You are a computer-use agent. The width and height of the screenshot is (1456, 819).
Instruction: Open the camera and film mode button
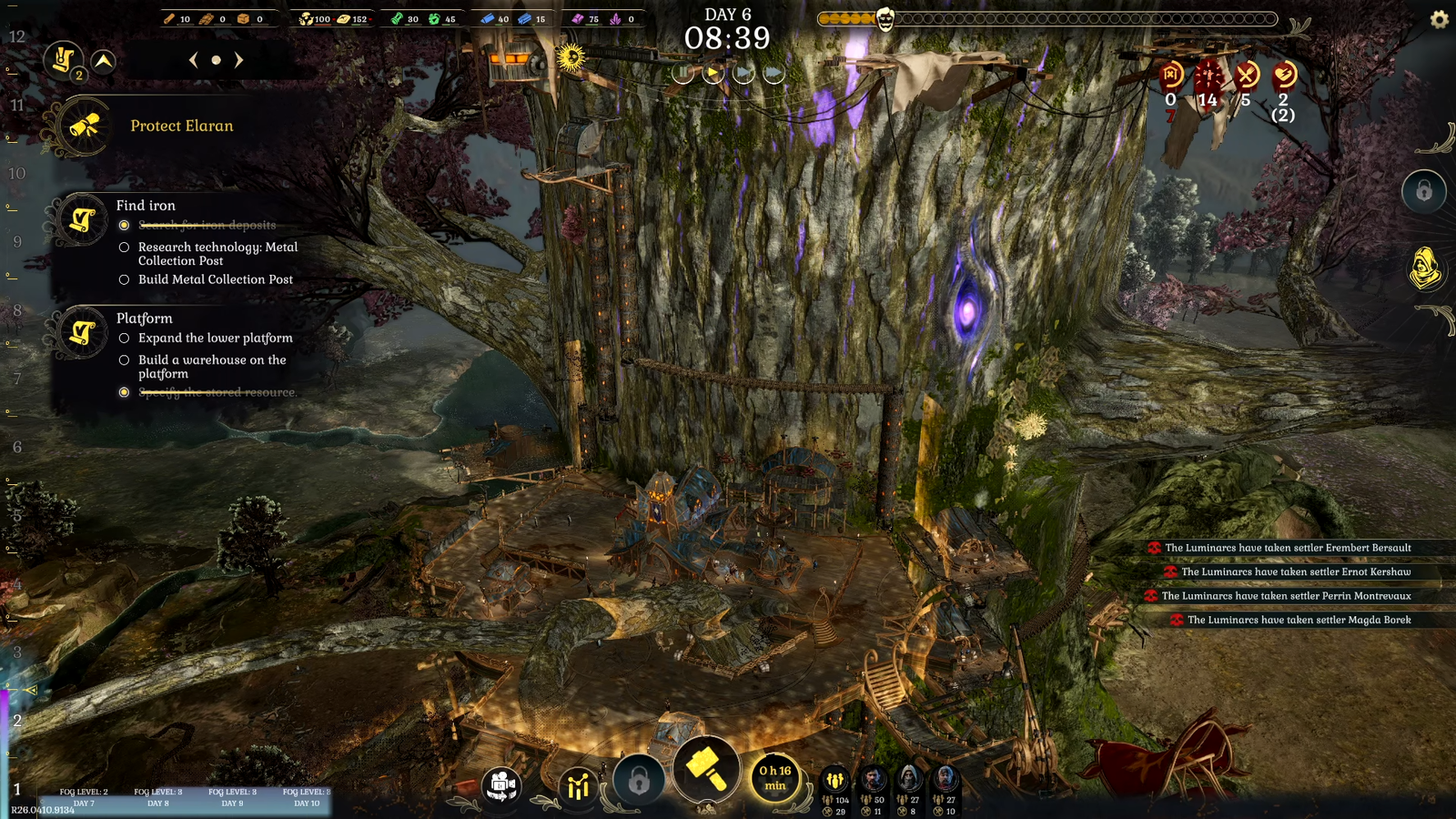[x=501, y=785]
